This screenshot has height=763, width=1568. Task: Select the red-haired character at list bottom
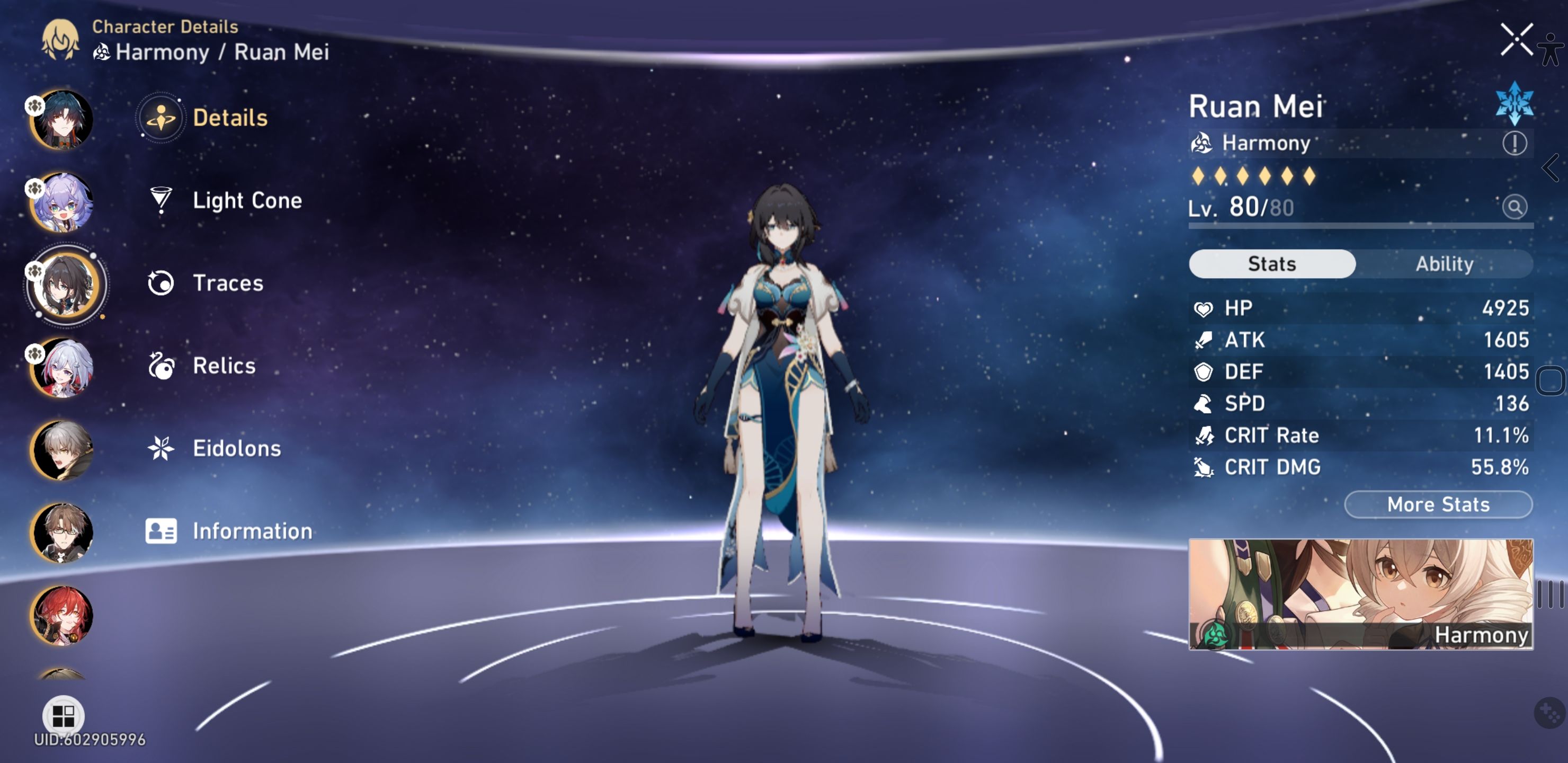click(x=63, y=615)
